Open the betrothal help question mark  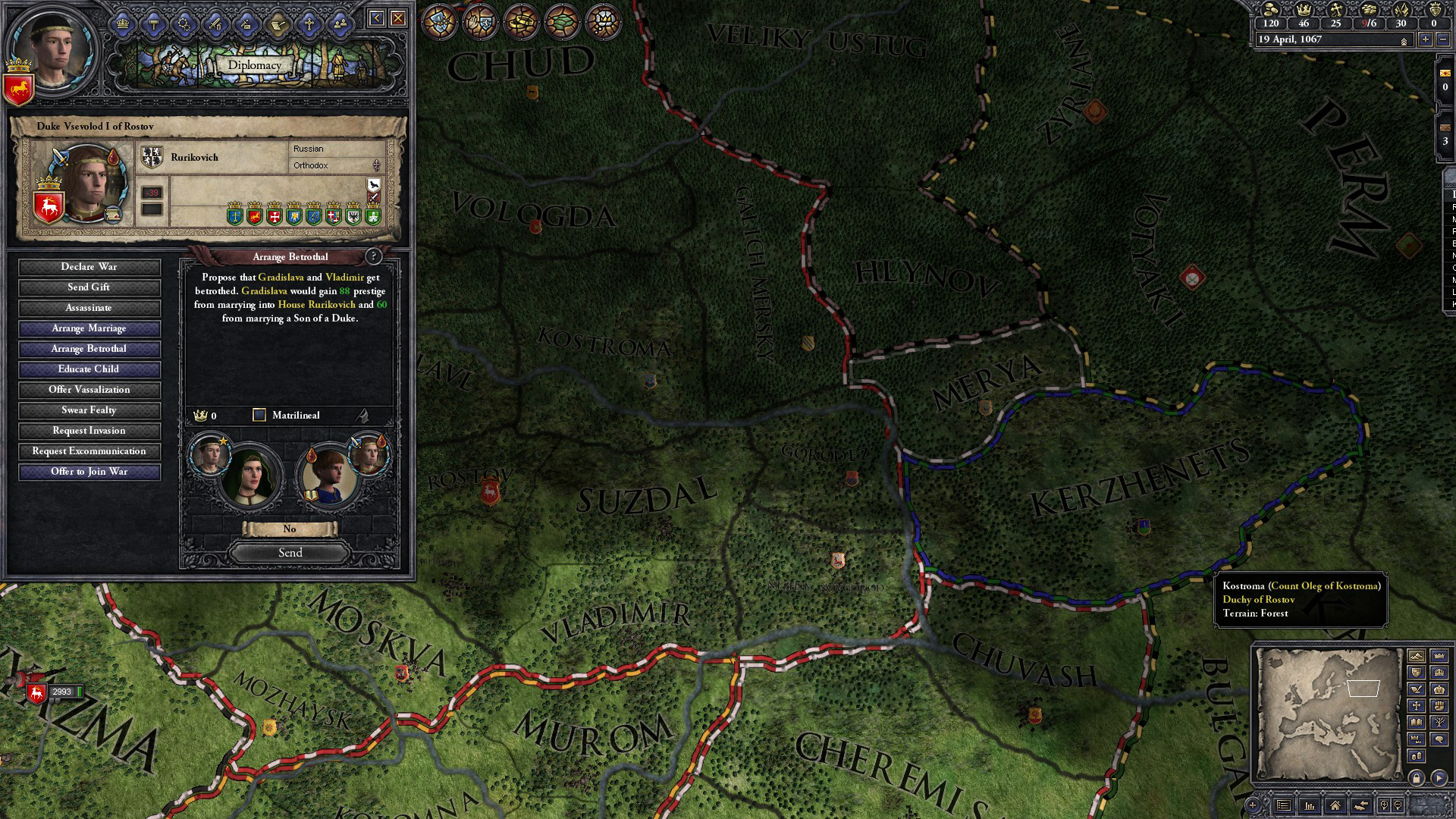[373, 256]
